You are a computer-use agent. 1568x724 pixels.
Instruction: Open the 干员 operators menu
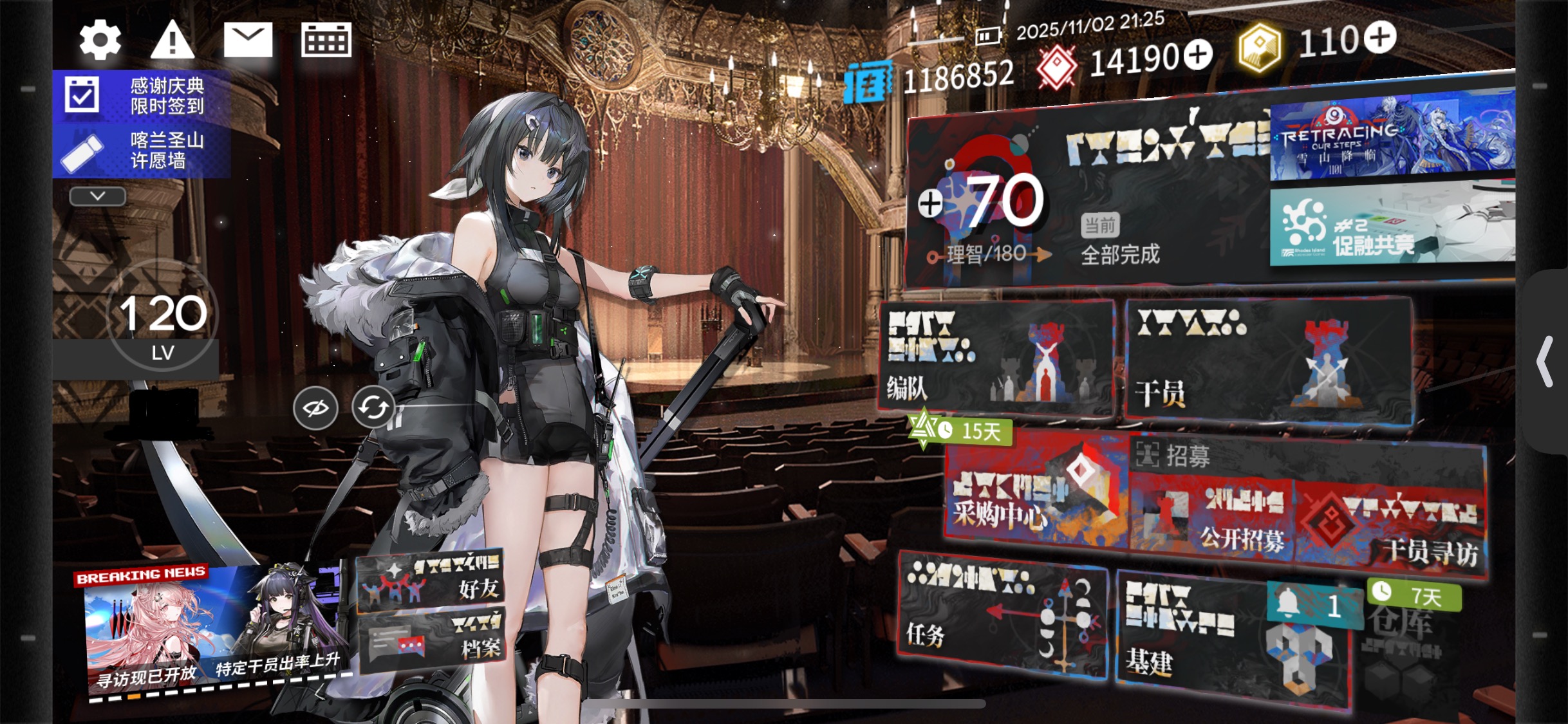(1268, 362)
